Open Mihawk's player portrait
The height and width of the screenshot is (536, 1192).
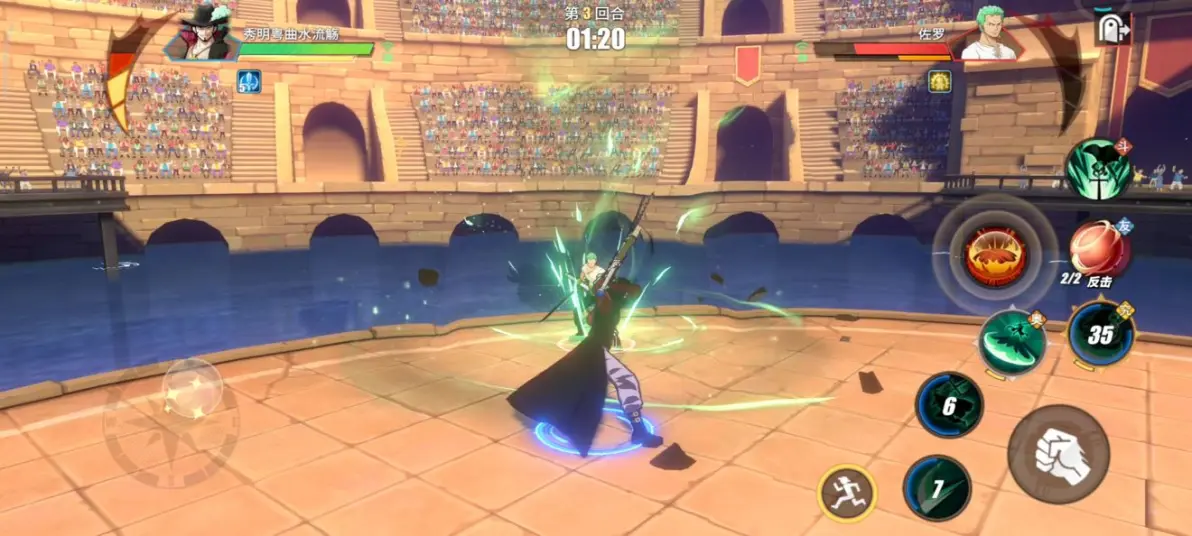(199, 35)
